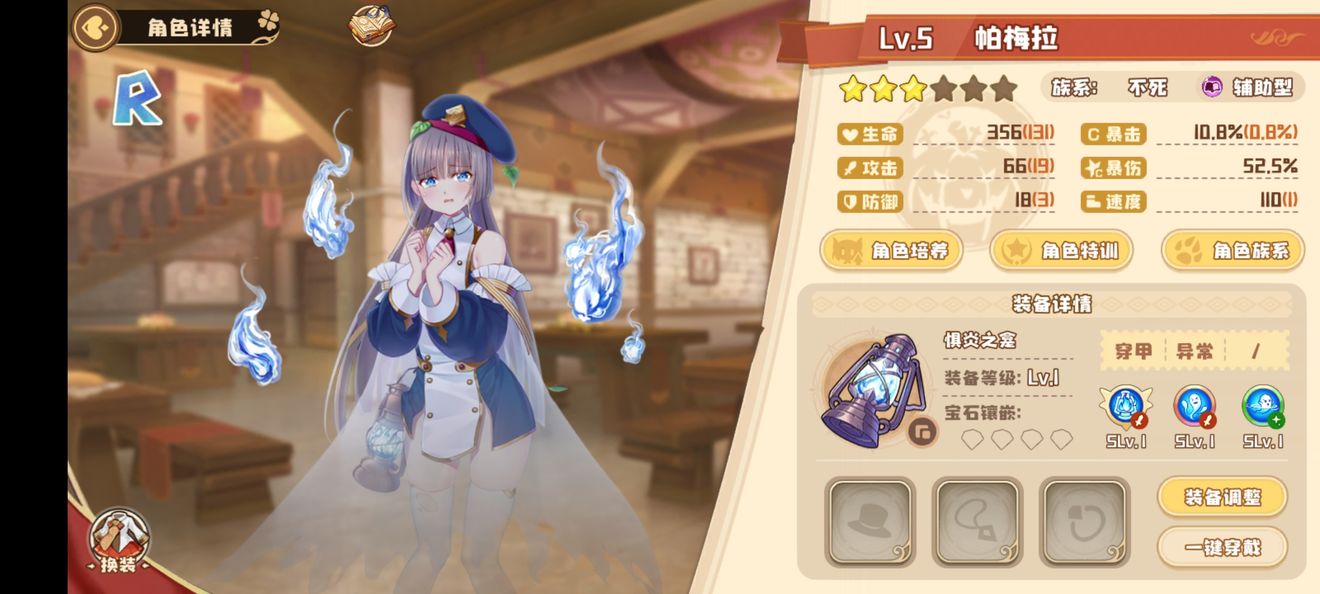Tap the 辅助型 support type badge
1320x594 pixels.
click(1247, 87)
